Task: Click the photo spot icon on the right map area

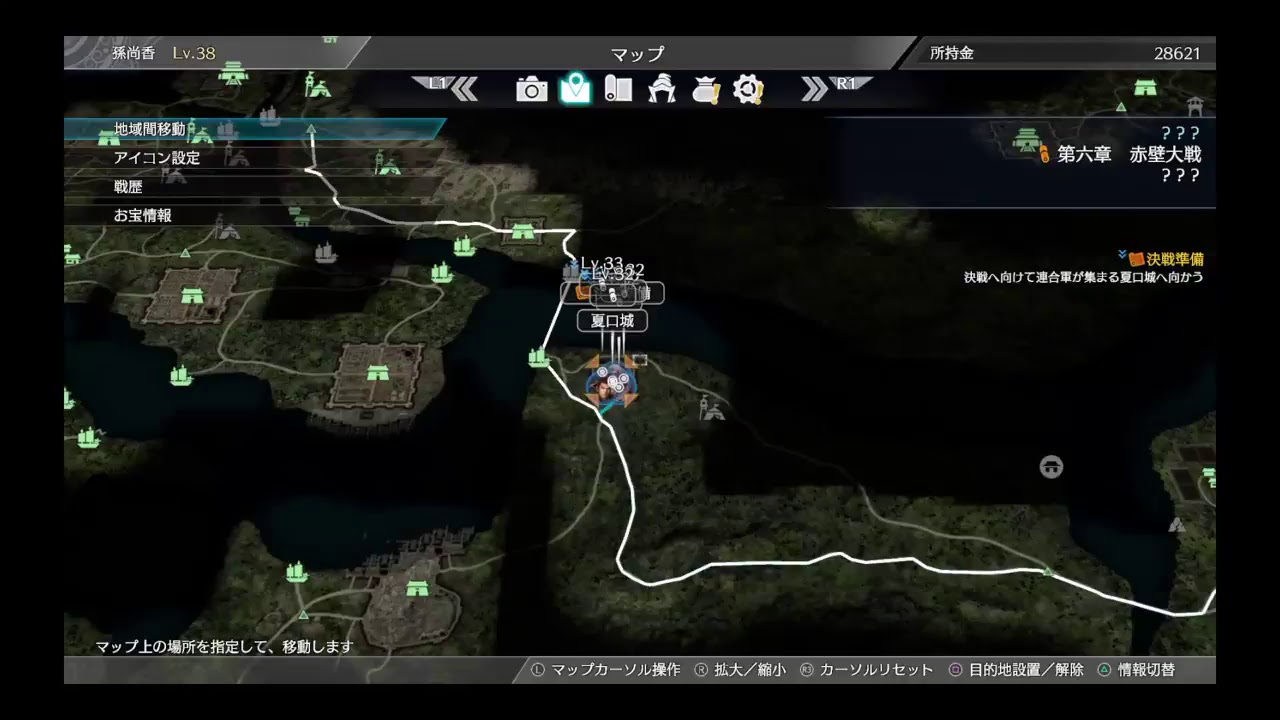Action: click(x=1051, y=466)
